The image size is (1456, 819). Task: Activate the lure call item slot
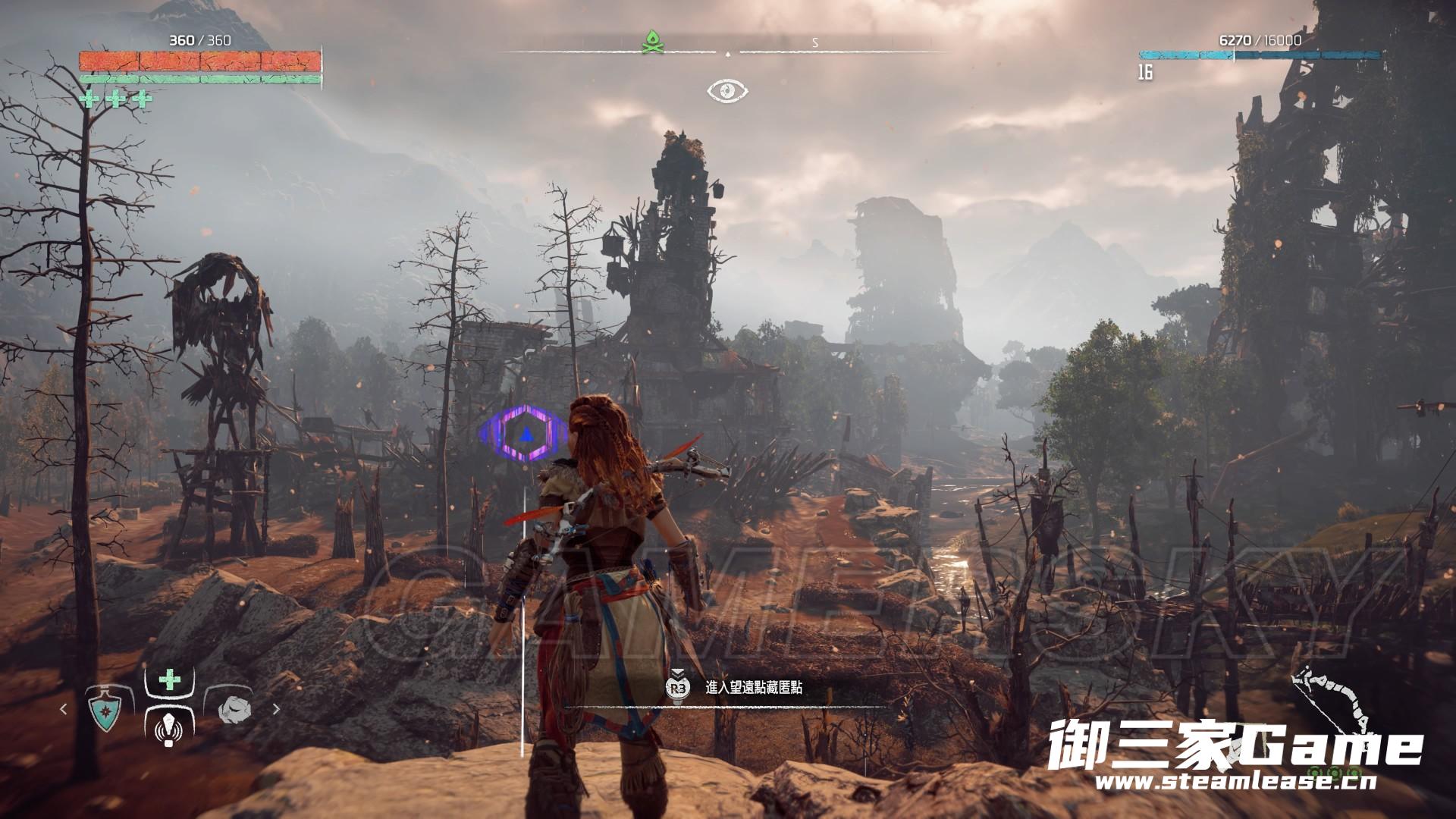pos(168,728)
